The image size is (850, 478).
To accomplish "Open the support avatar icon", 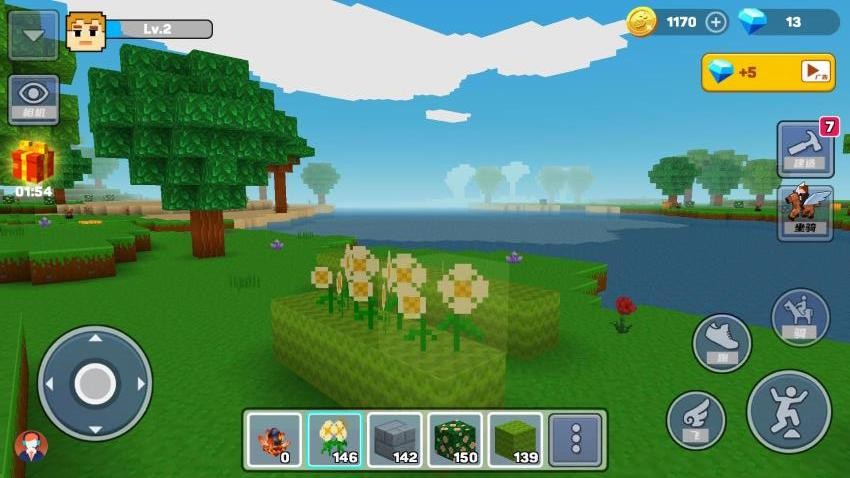I will (x=31, y=446).
